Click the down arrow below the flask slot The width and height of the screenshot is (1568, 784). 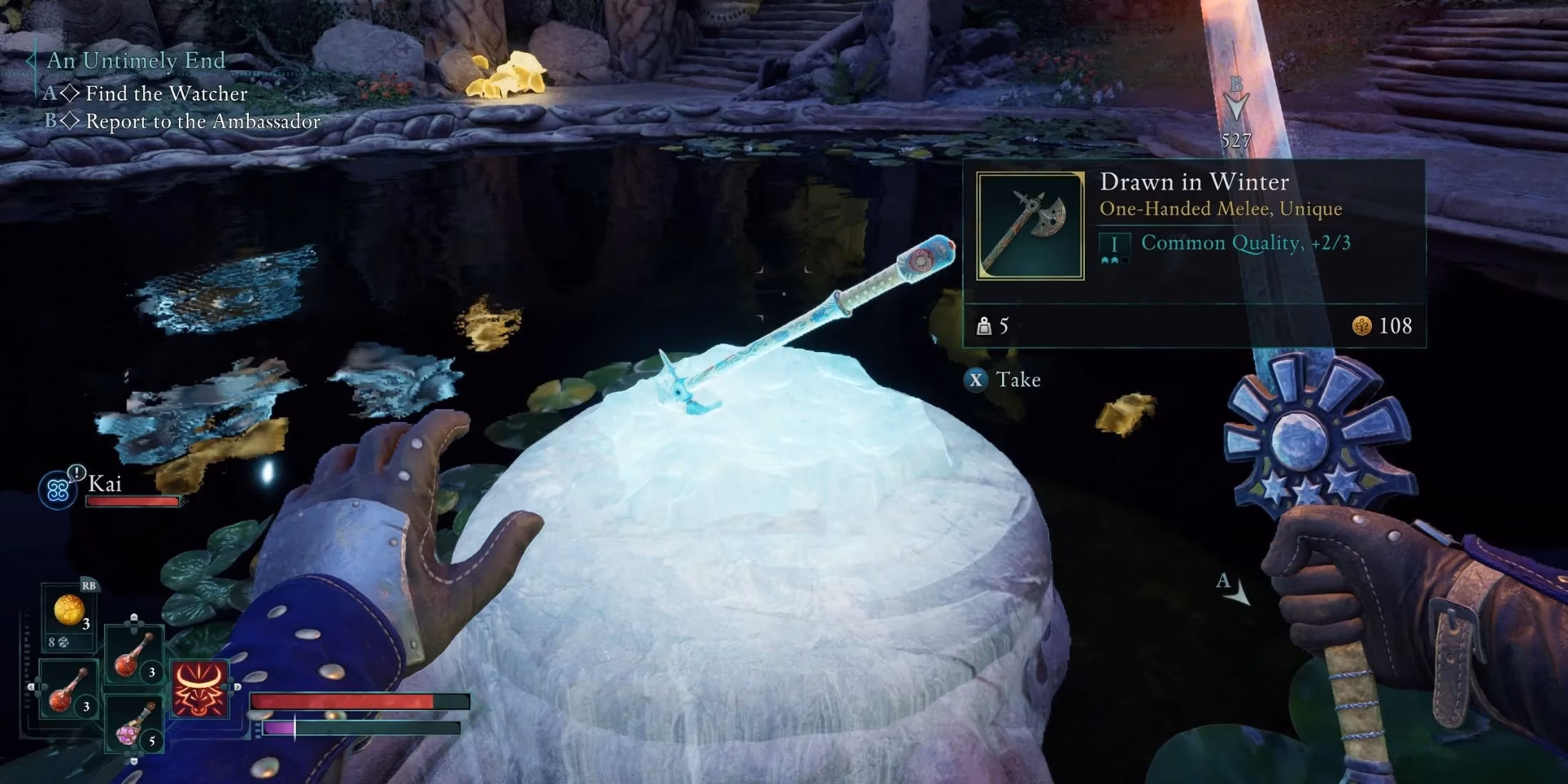[133, 762]
